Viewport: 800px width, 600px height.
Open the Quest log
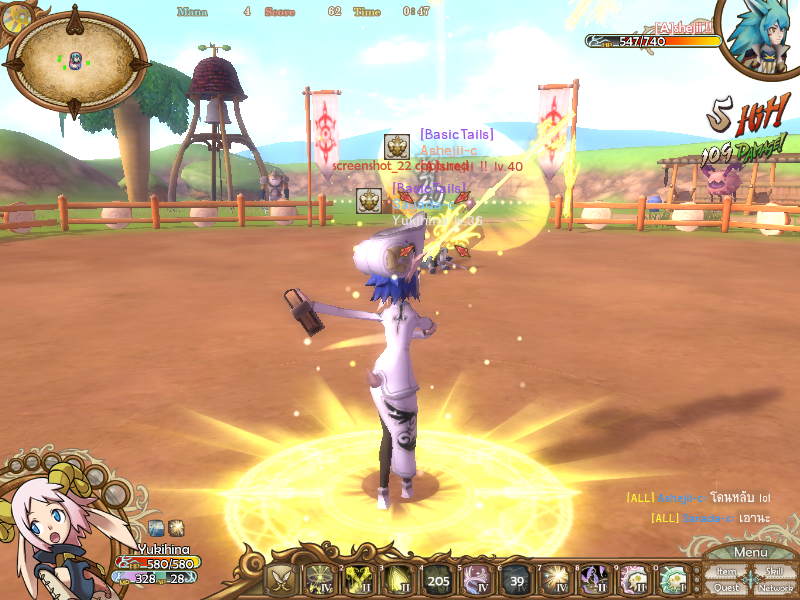pos(726,588)
